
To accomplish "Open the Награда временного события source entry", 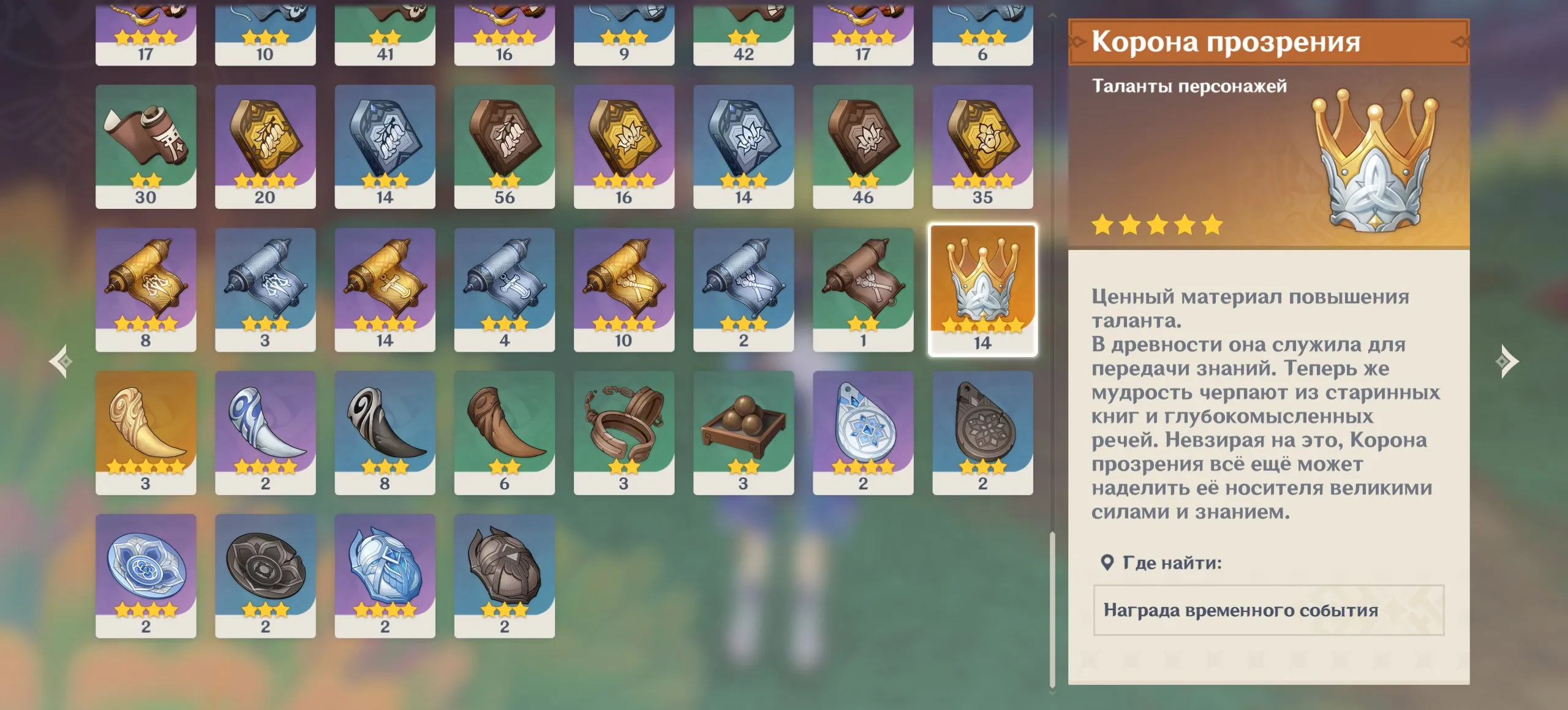I will click(x=1268, y=610).
